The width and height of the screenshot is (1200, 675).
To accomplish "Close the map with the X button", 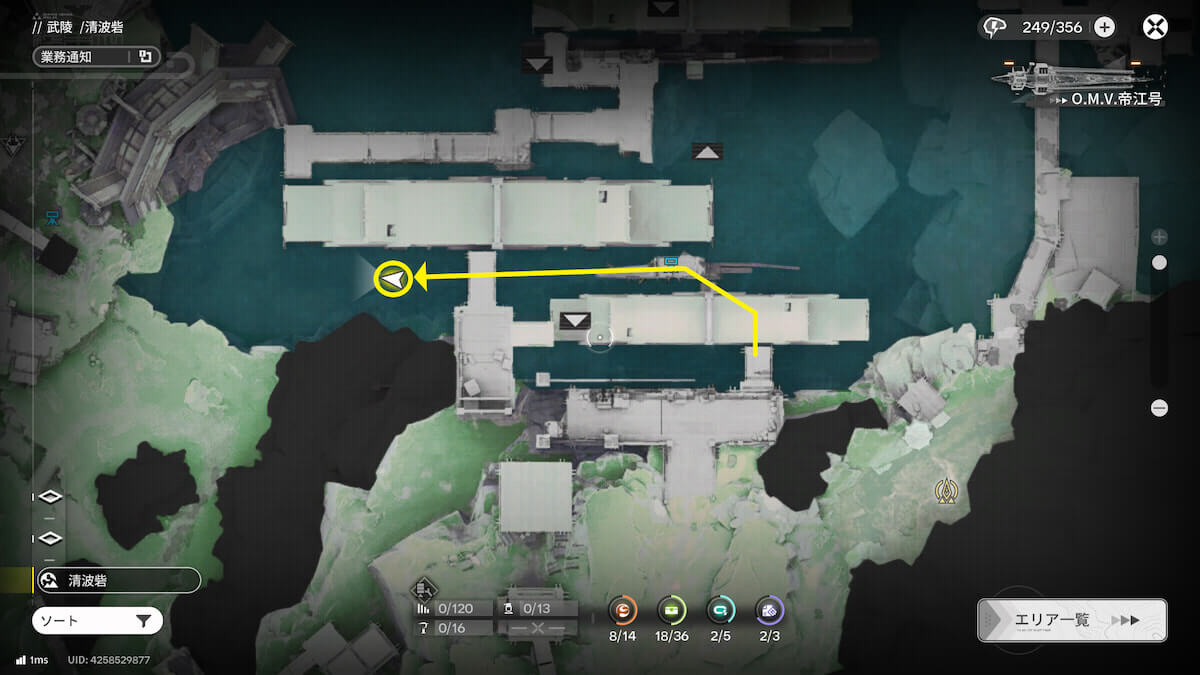I will (1156, 27).
